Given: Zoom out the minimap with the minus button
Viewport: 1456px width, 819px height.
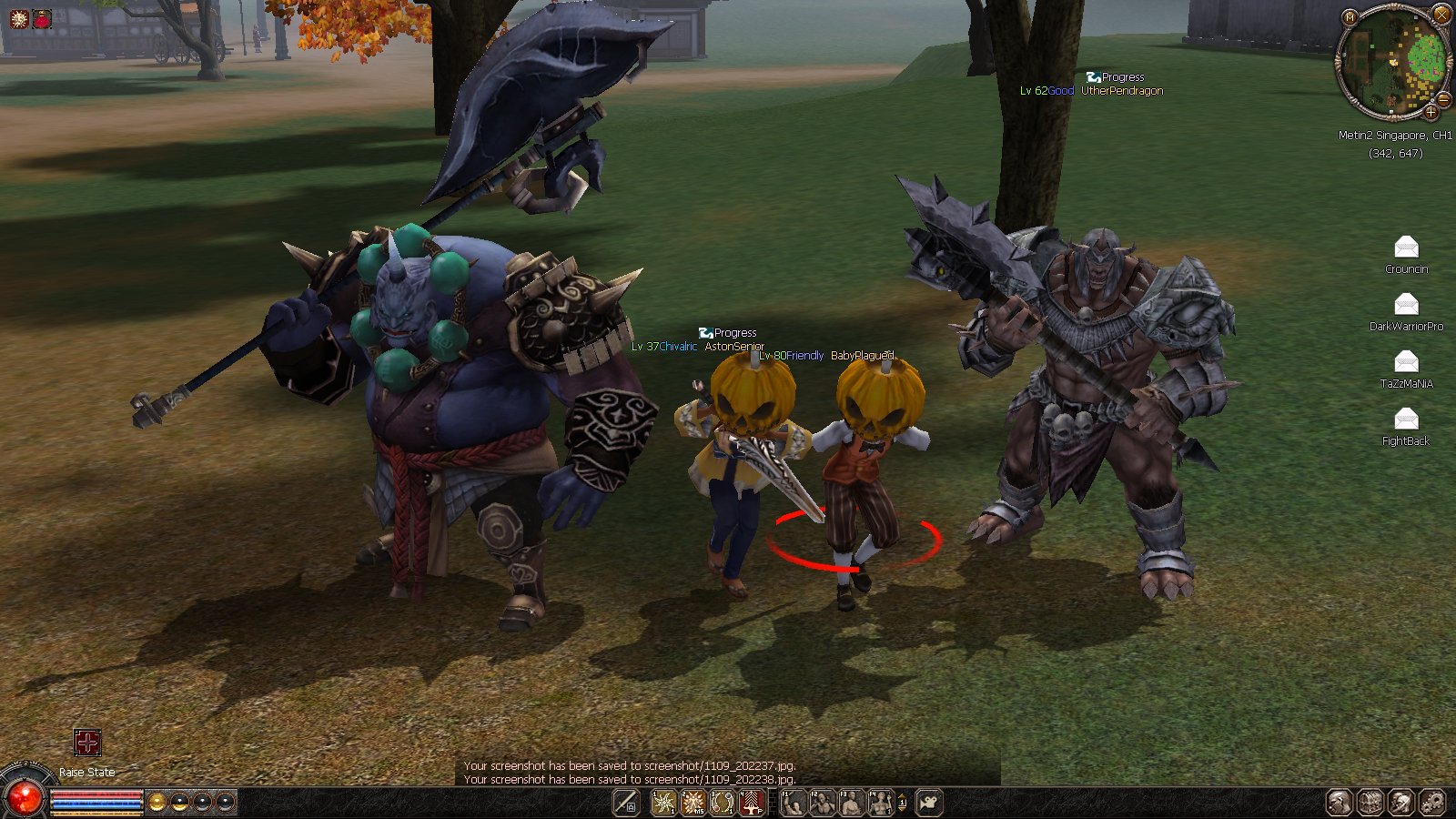Looking at the screenshot, I should pos(1443,99).
